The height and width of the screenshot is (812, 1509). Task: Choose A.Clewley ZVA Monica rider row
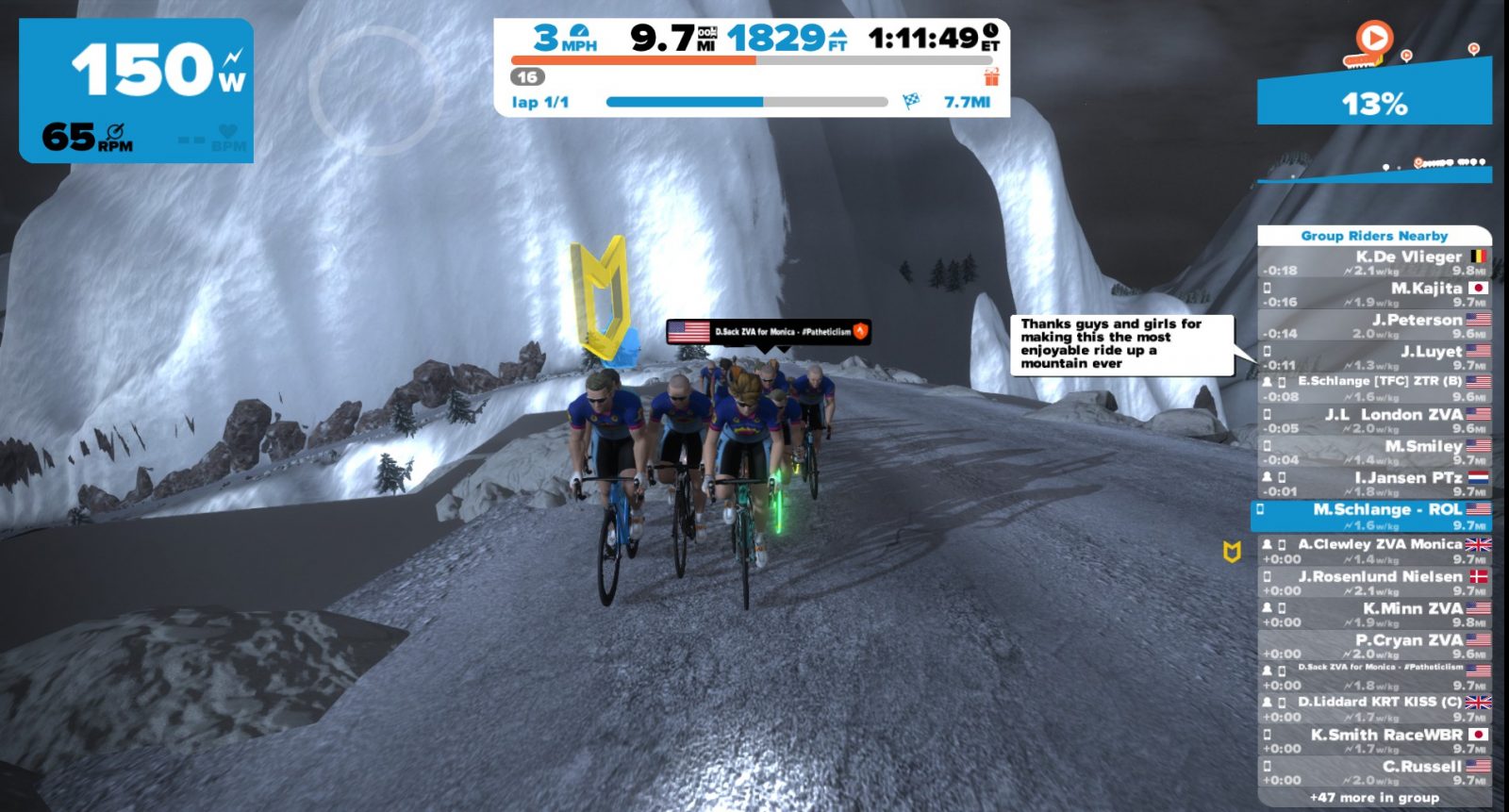[1375, 551]
